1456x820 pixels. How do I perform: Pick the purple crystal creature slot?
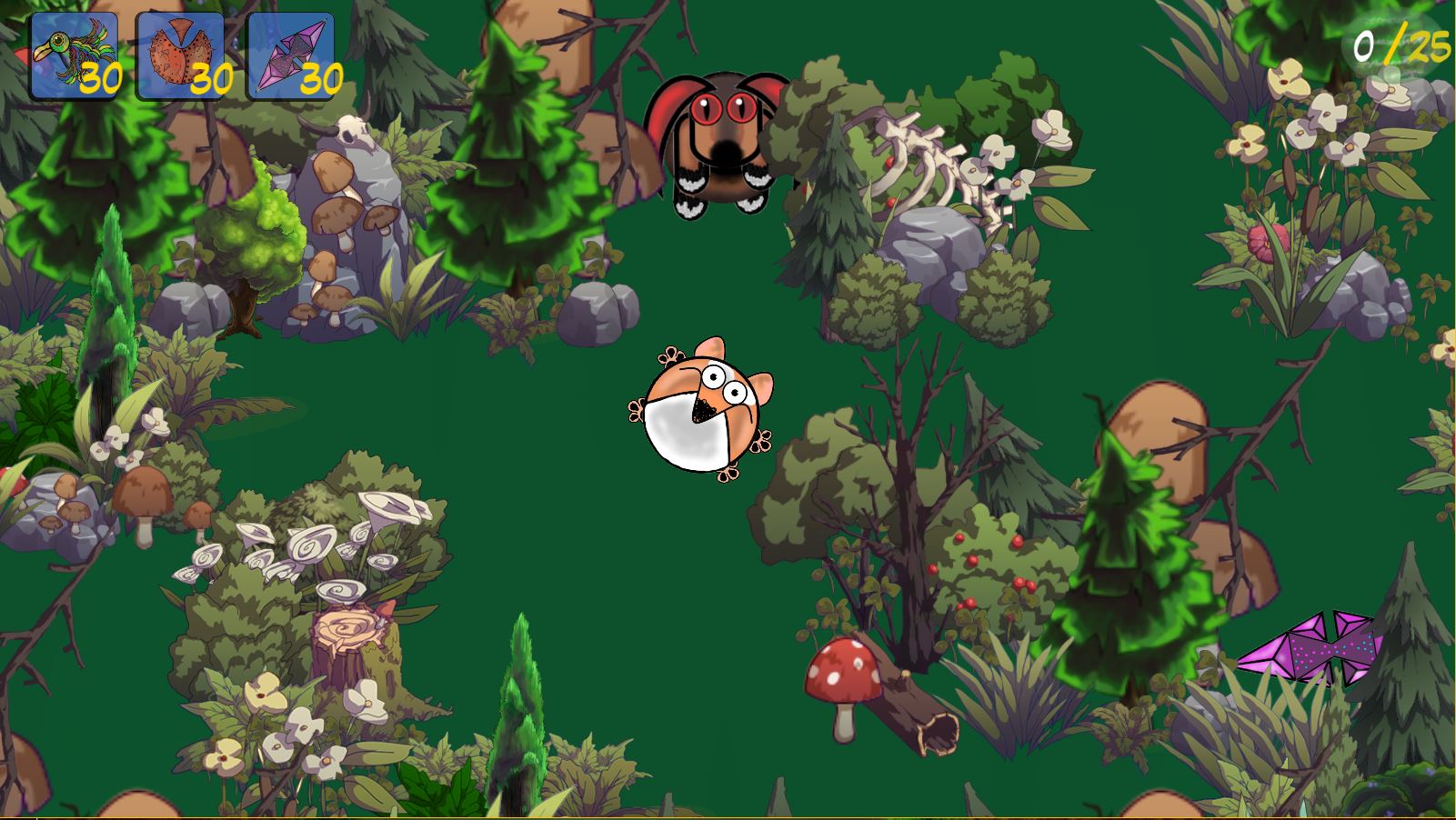291,56
